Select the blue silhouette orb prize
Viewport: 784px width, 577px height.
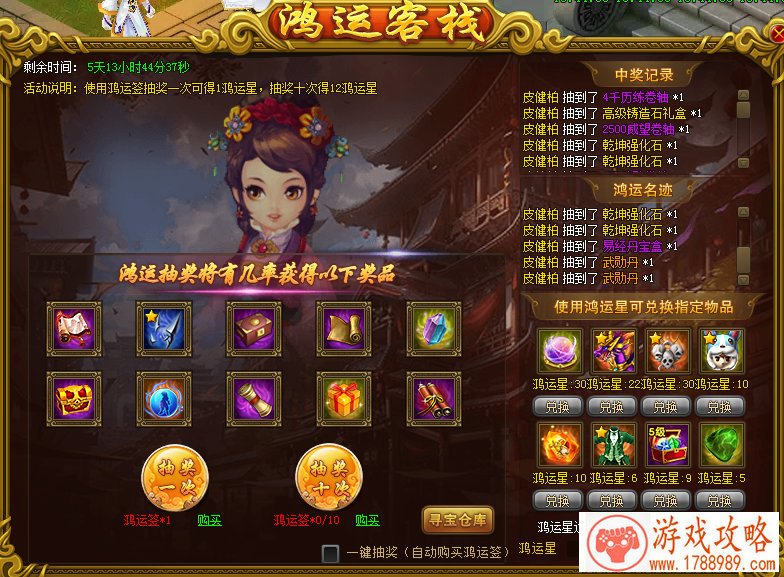[164, 398]
